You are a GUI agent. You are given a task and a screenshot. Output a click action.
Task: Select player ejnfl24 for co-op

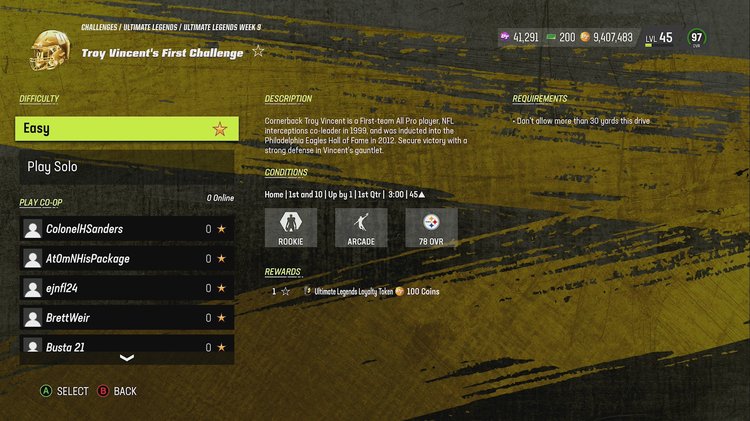pos(127,288)
